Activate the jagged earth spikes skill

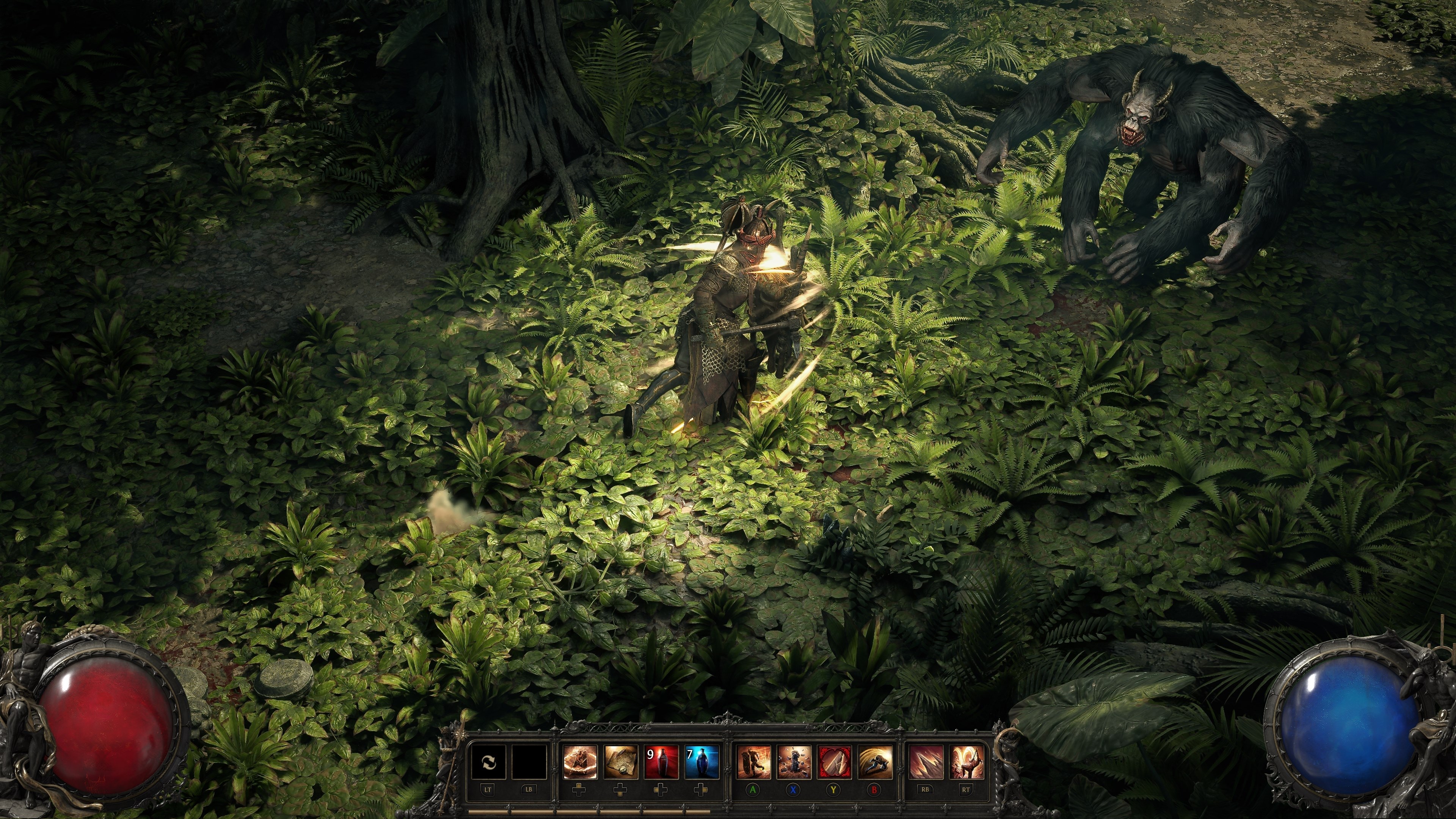tap(926, 763)
